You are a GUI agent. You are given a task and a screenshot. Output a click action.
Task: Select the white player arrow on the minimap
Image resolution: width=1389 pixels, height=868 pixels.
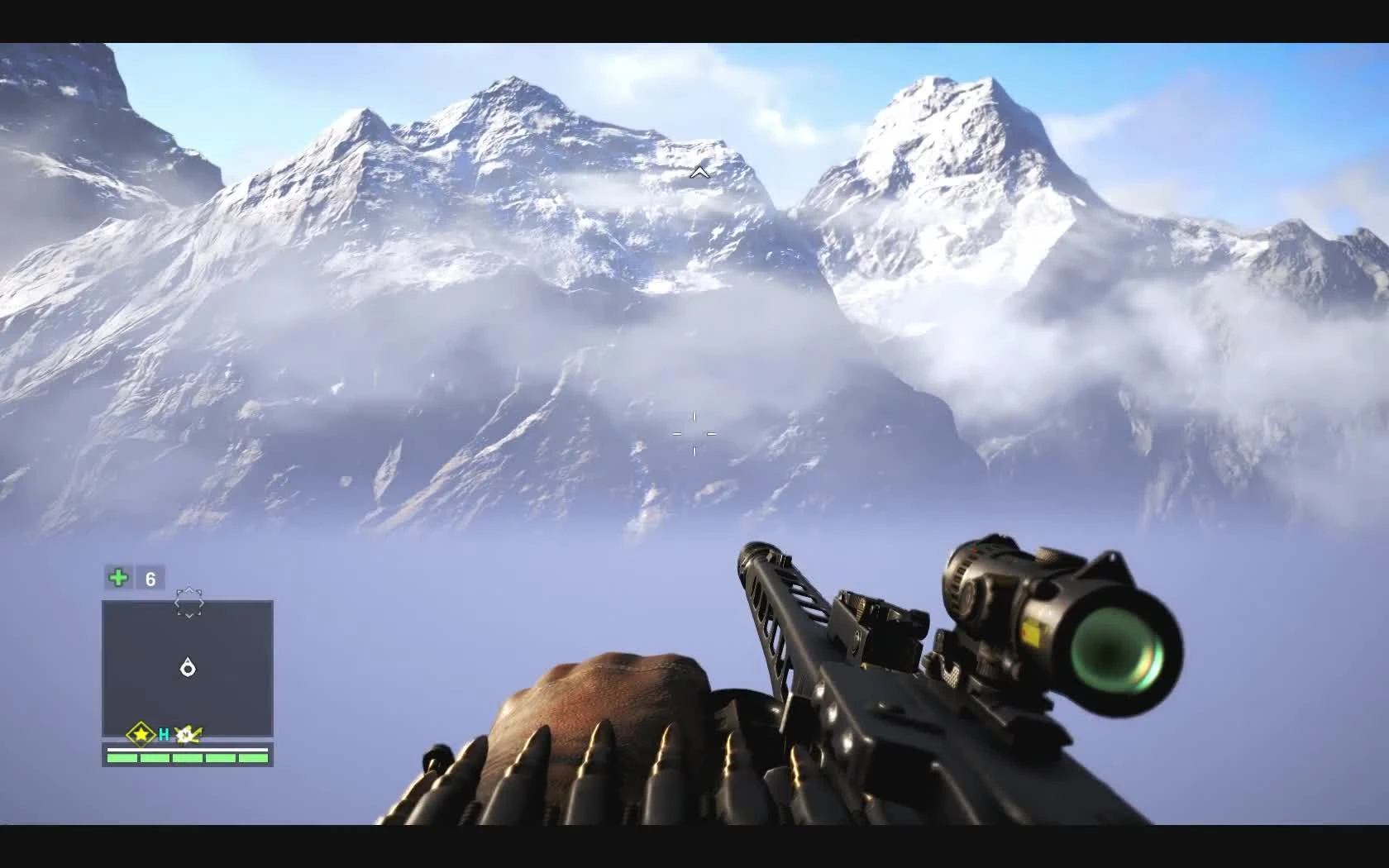tap(187, 668)
